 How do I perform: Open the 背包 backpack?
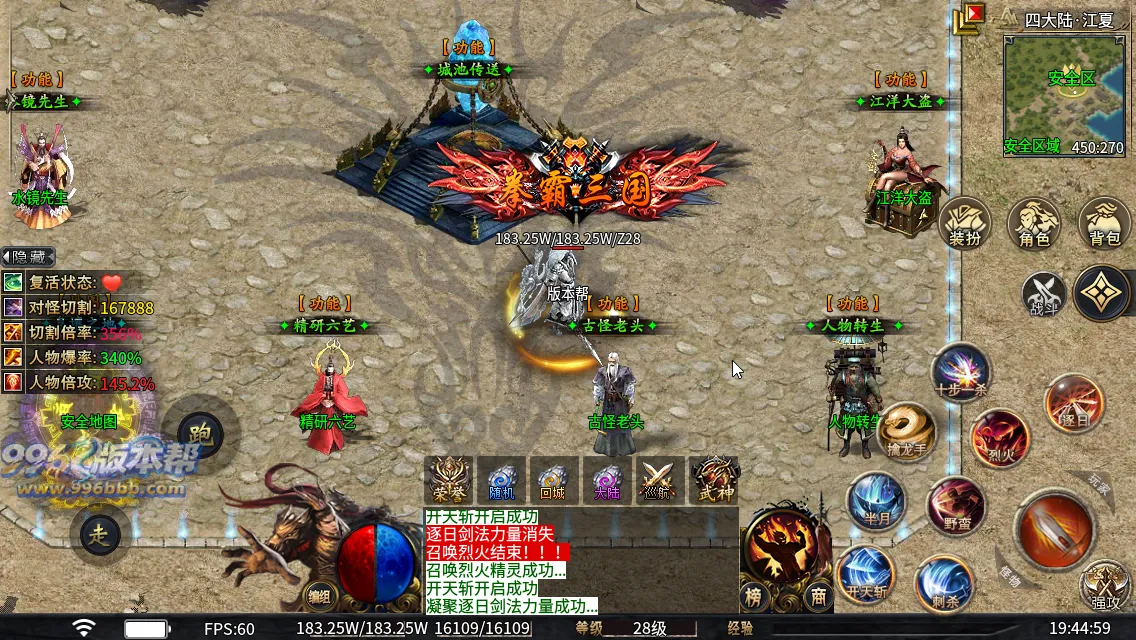click(x=1104, y=223)
